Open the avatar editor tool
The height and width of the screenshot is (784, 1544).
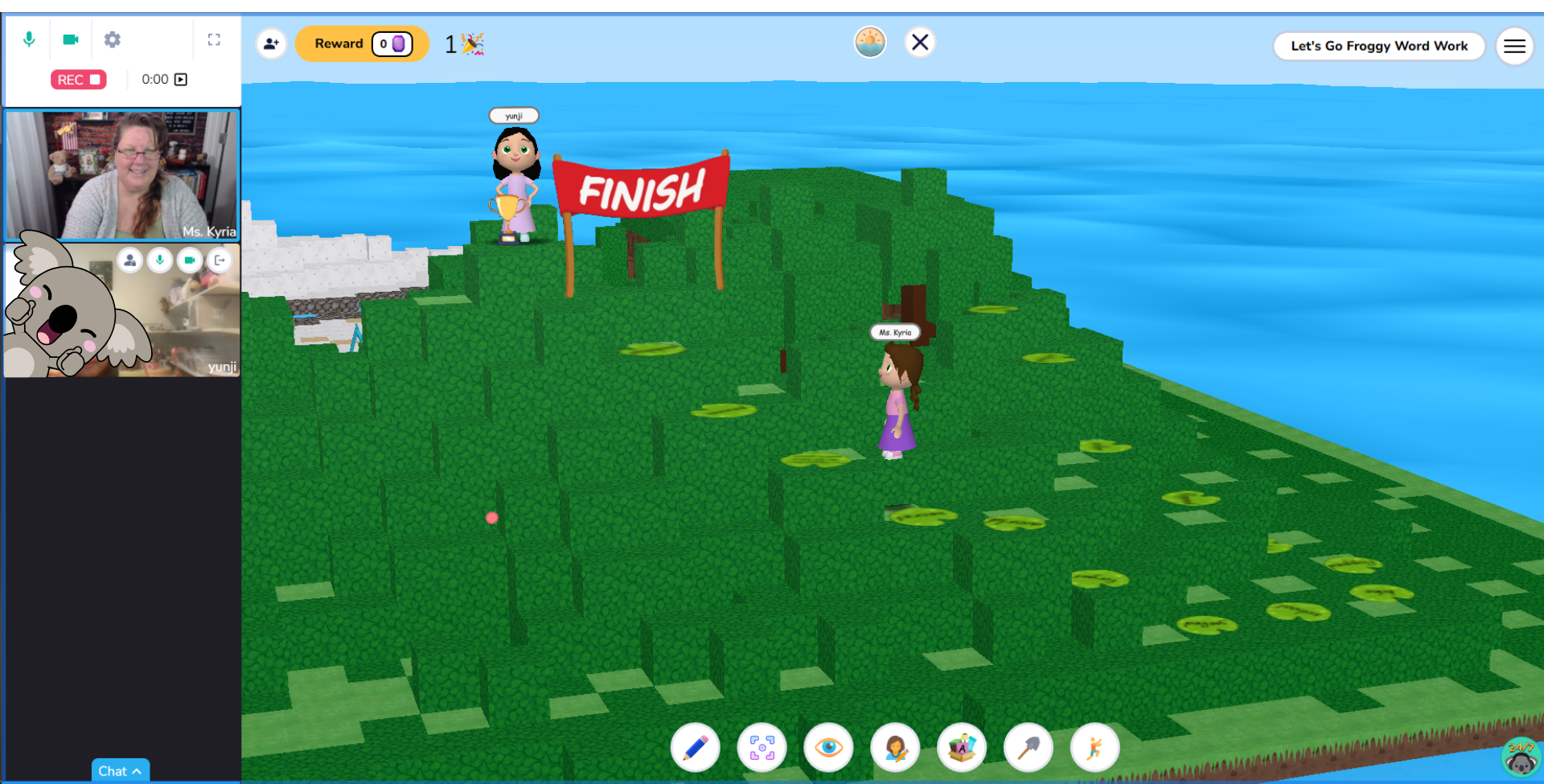point(895,747)
